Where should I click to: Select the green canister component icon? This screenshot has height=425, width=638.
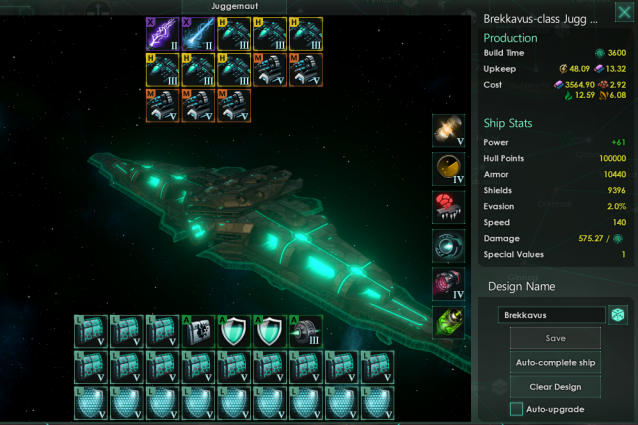448,322
